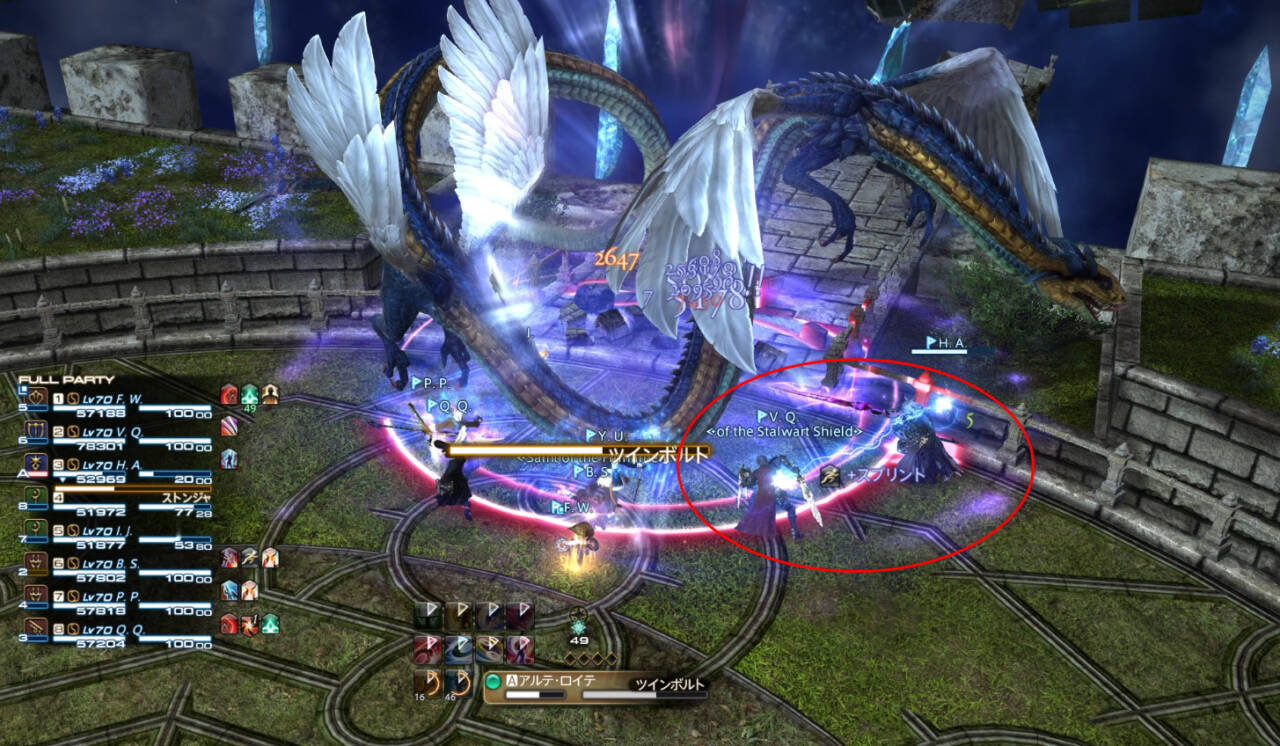Use the hotbar ability showing 46 cooldown

tap(458, 682)
